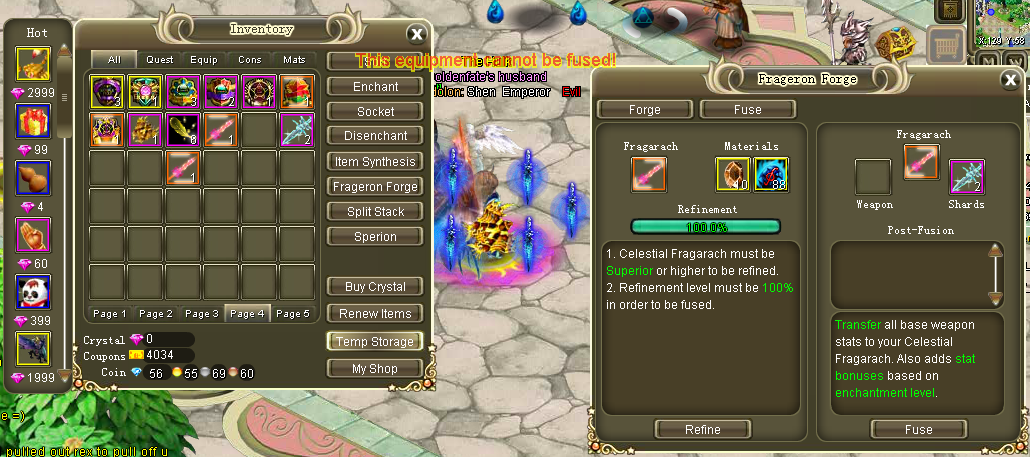Screen dimensions: 1030x457
Task: Switch to inventory Page 5
Action: click(x=293, y=314)
